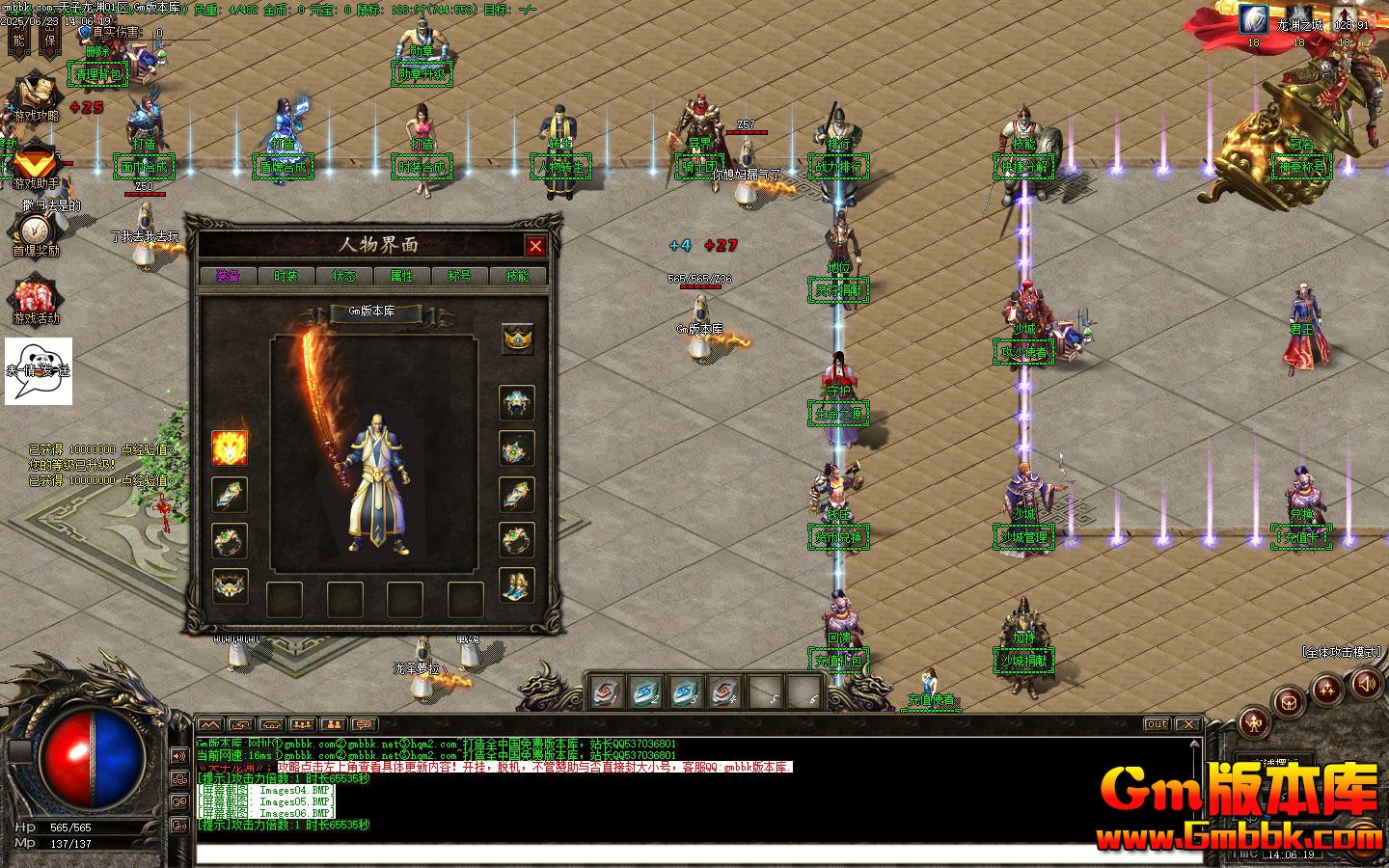
Task: Open the 游戏攻略 guide icon
Action: (x=36, y=95)
